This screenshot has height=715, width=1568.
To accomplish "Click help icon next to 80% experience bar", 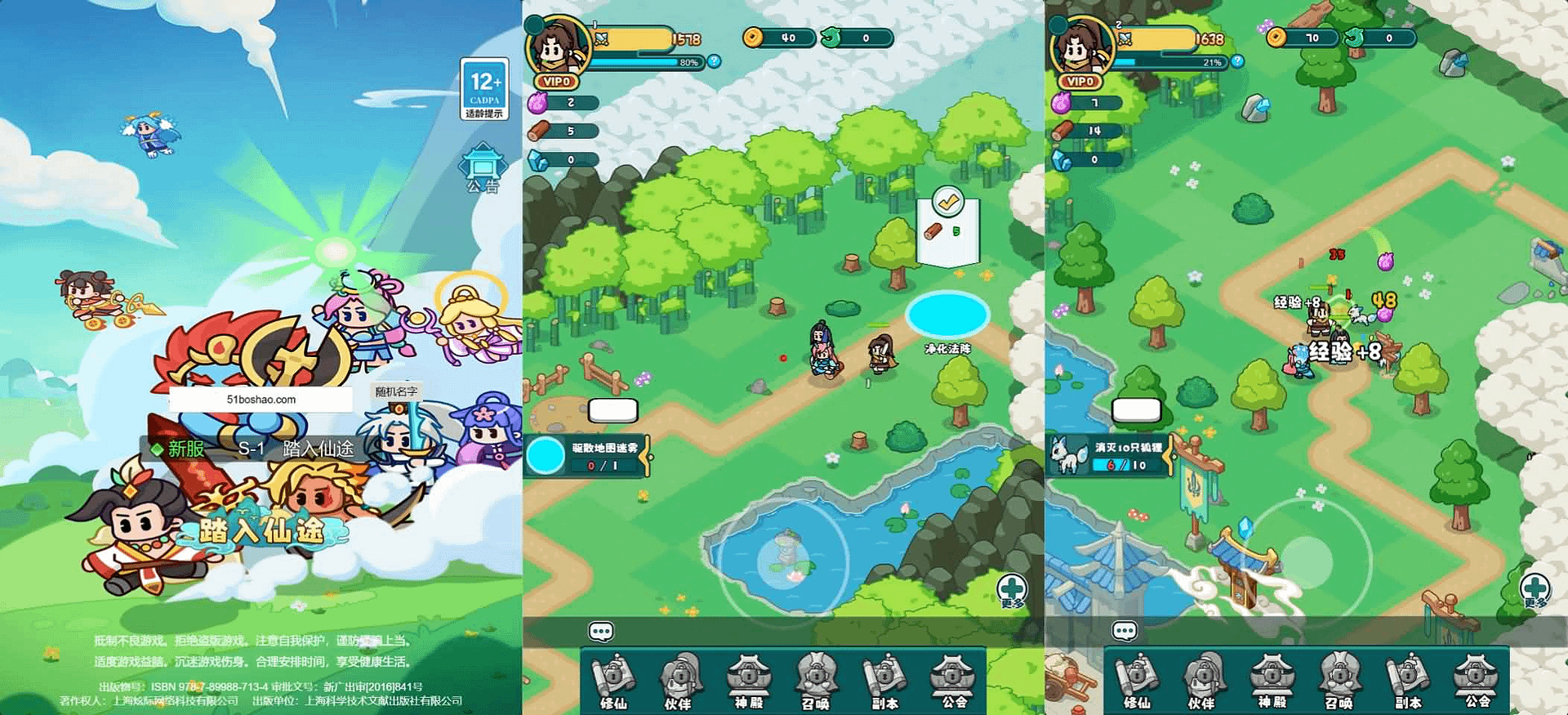I will (715, 61).
